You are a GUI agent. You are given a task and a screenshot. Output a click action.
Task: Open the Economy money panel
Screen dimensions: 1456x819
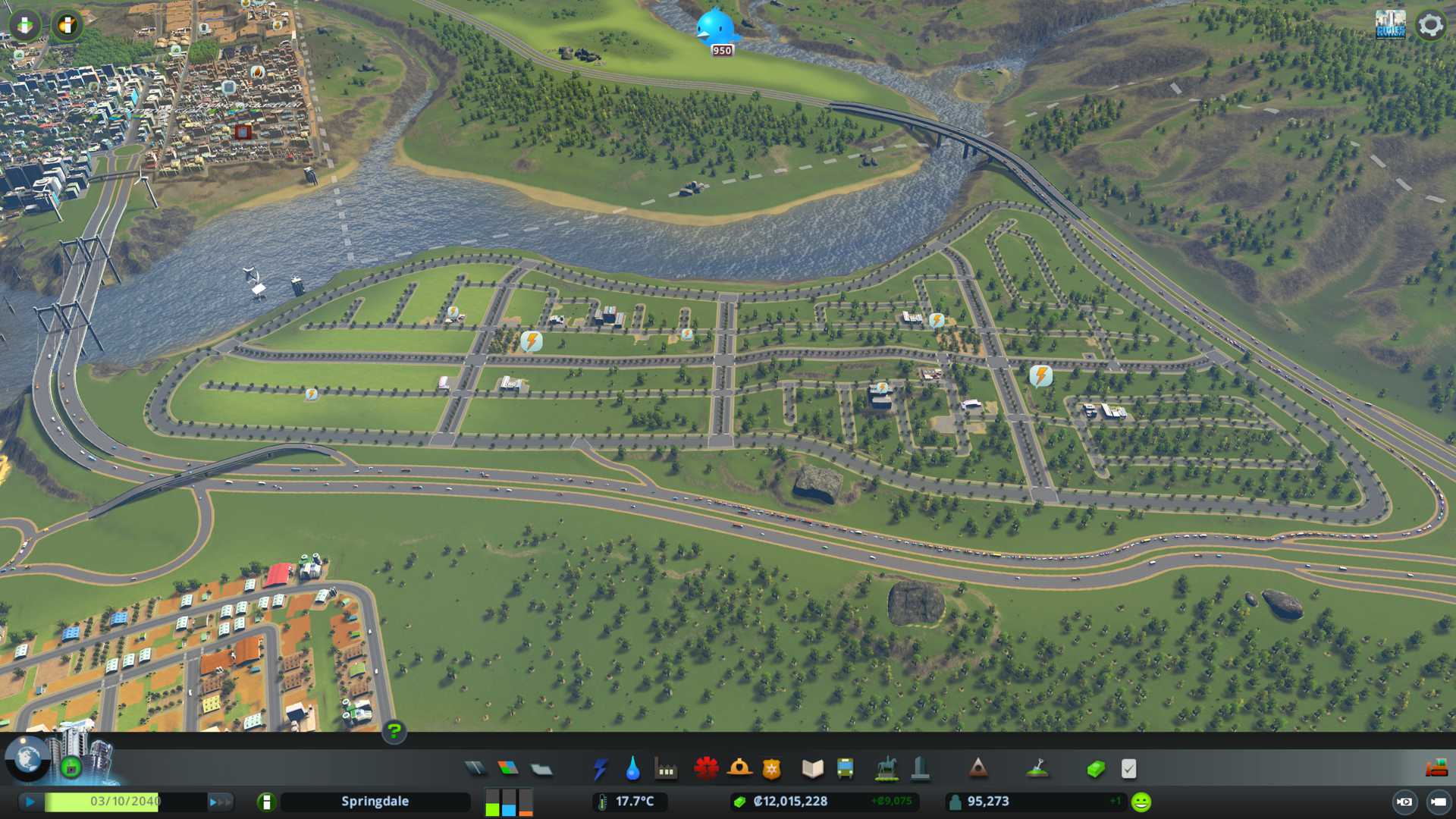[1095, 769]
